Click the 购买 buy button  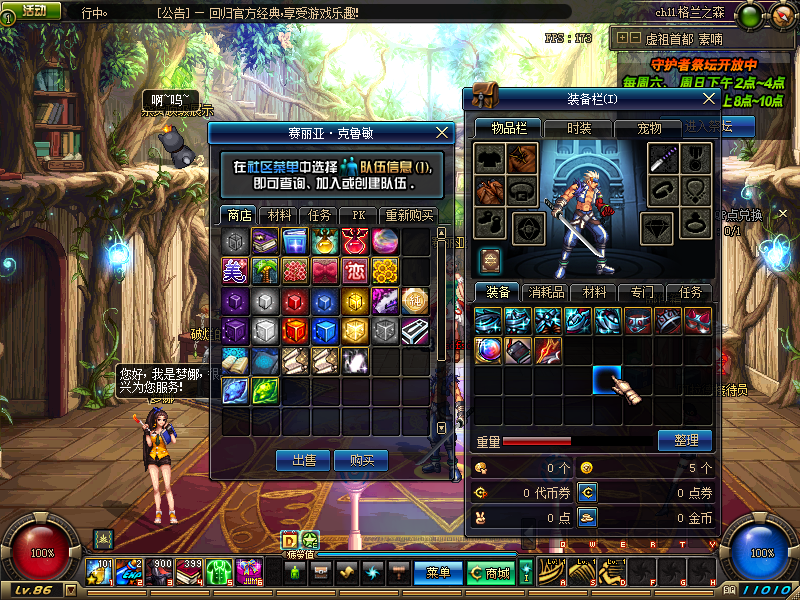click(361, 460)
